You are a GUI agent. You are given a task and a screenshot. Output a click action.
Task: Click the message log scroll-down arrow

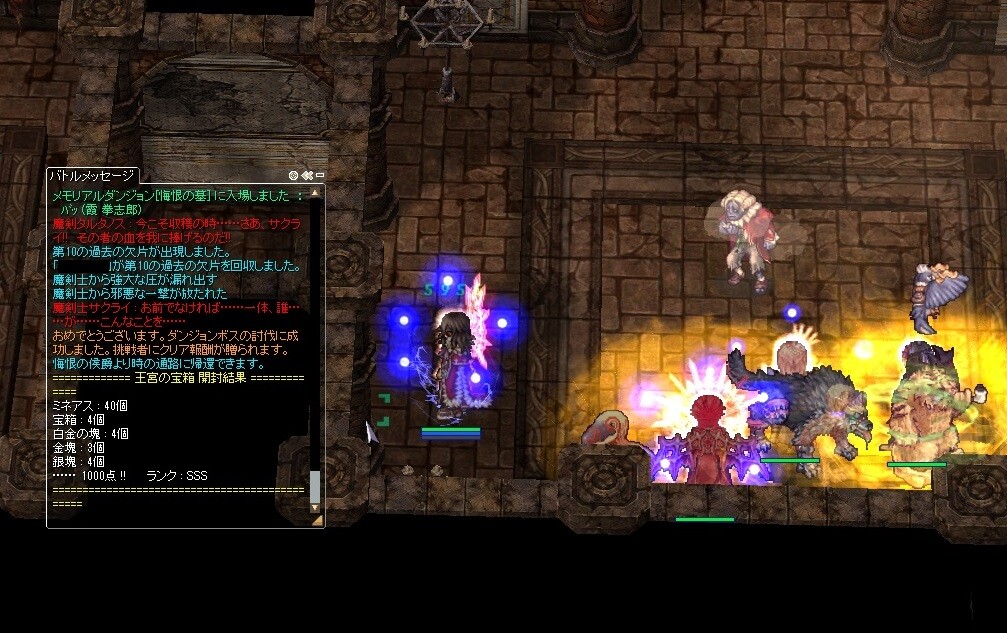point(316,508)
